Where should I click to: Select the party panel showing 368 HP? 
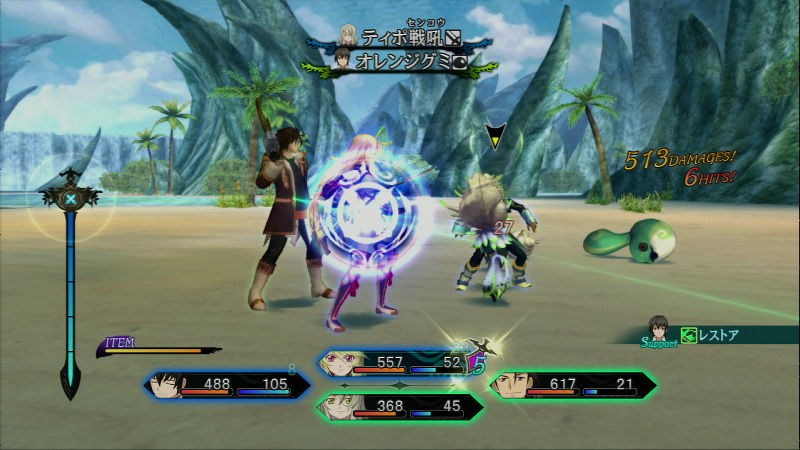coord(398,406)
